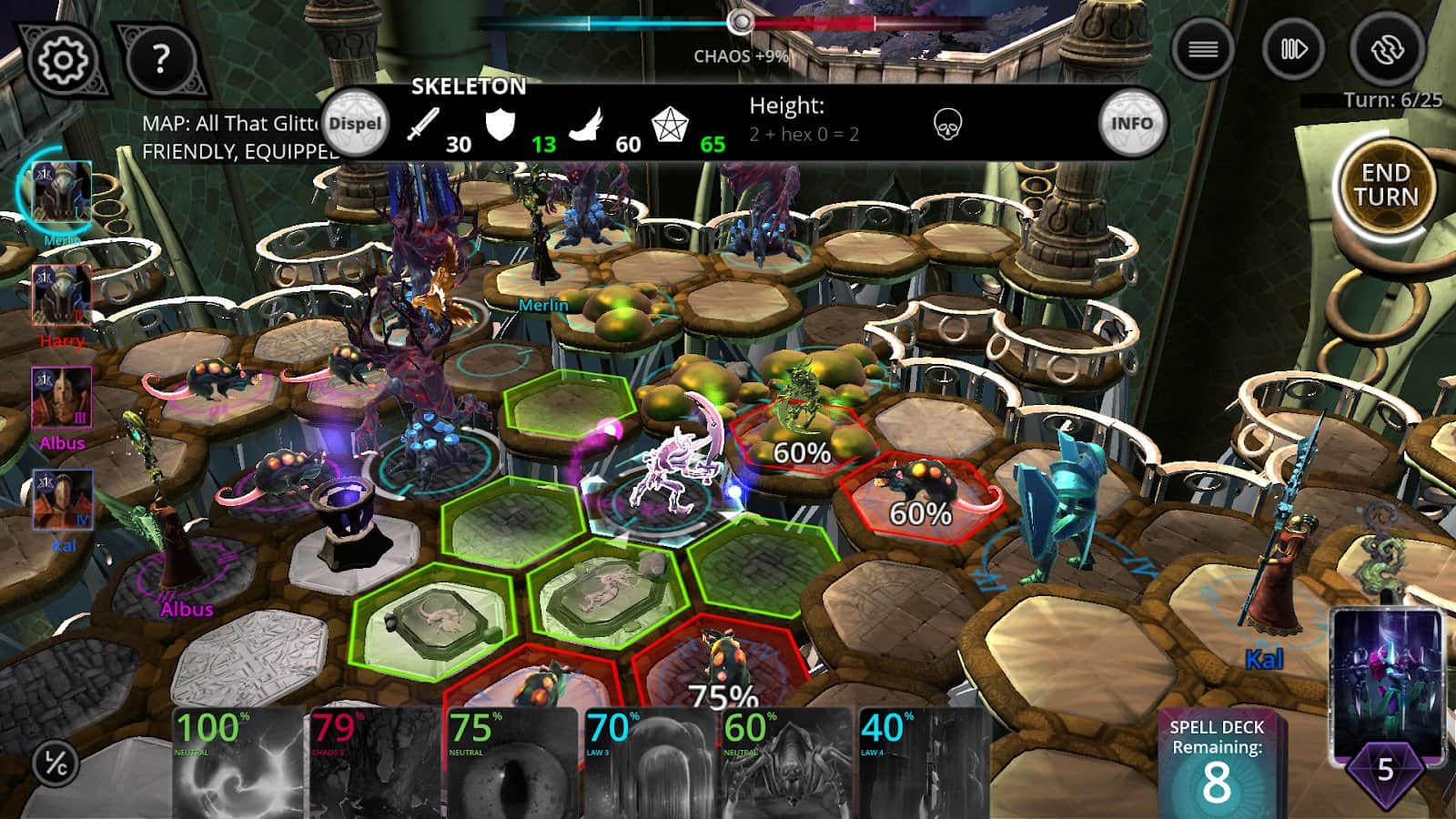Select Merlin's wizard portrait
This screenshot has height=819, width=1456.
[x=62, y=193]
